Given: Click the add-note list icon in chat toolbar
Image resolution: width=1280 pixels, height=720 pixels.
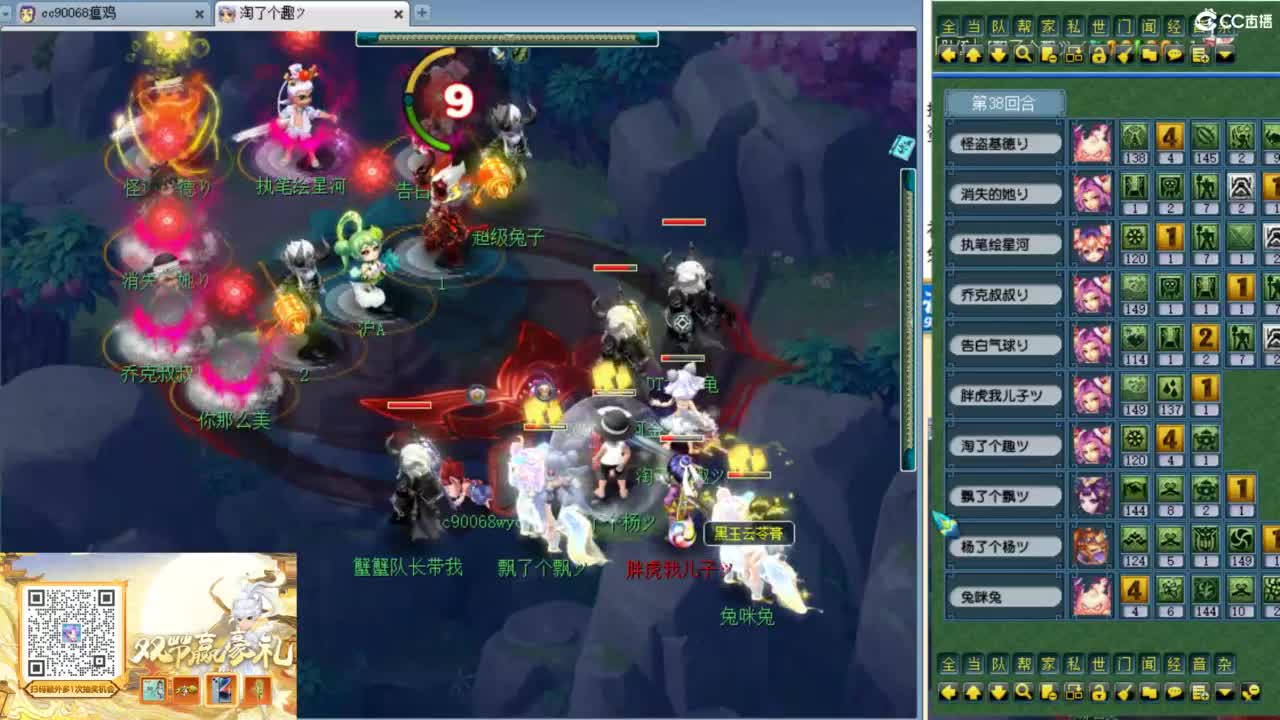Looking at the screenshot, I should 1200,55.
